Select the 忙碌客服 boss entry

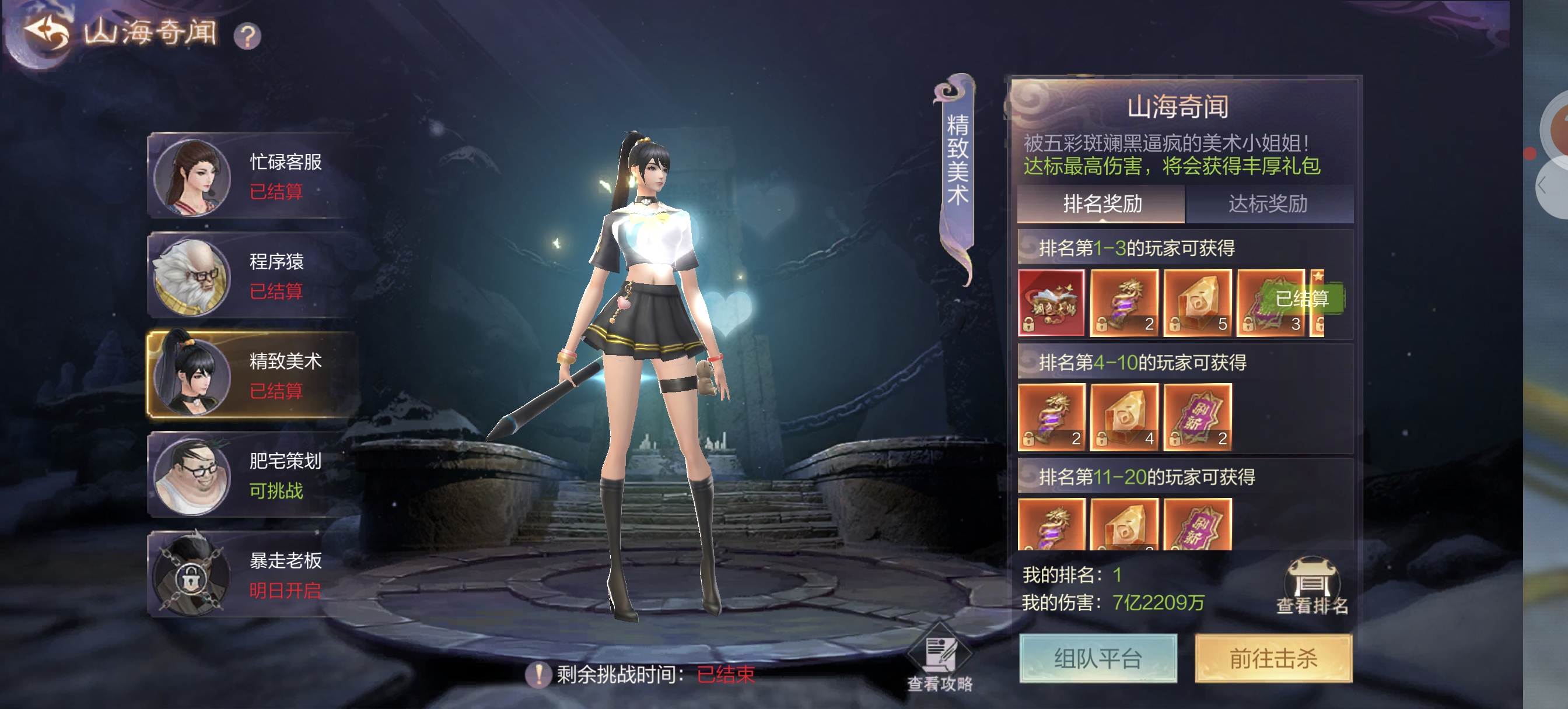(x=253, y=176)
